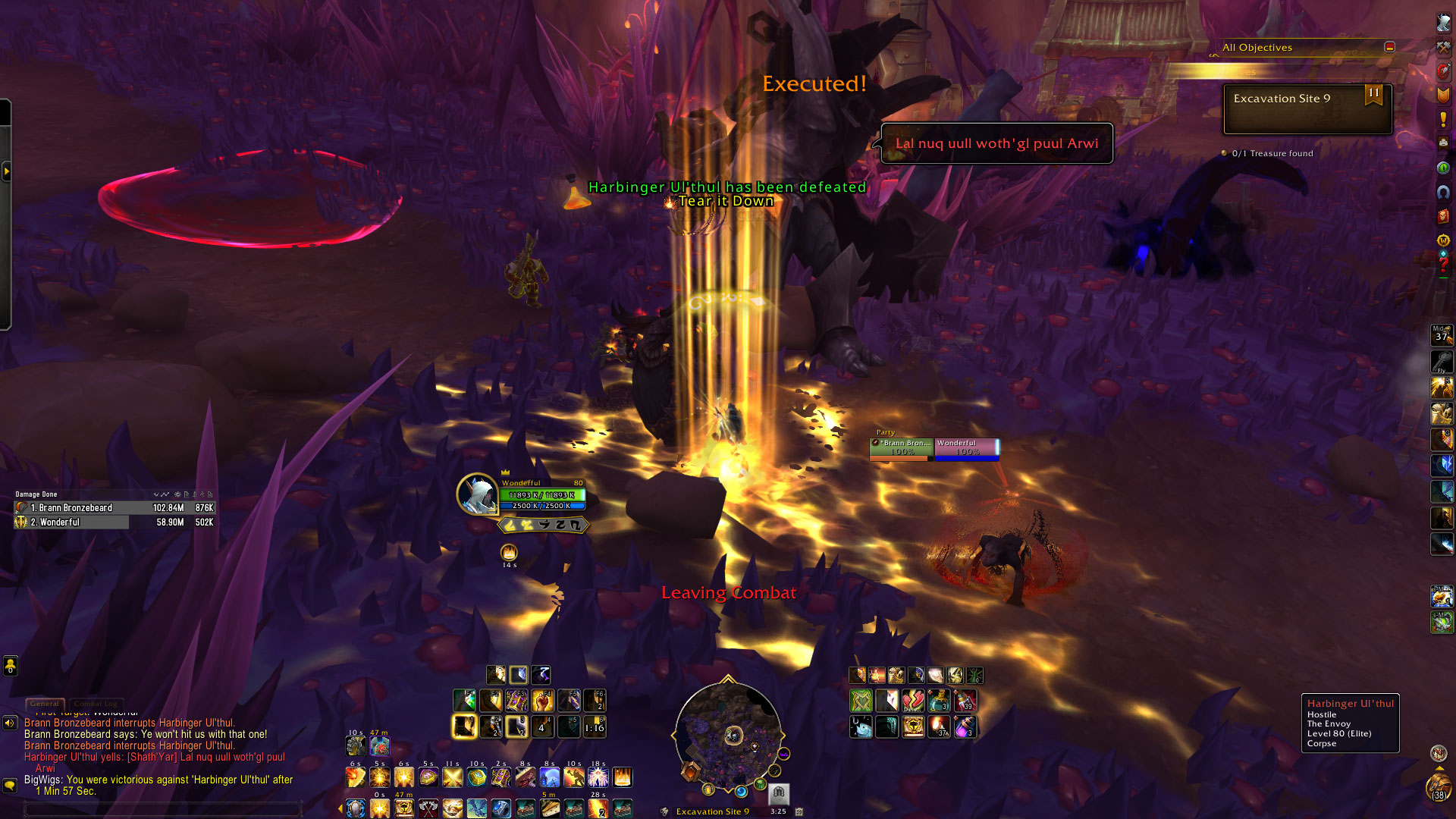
Task: Click the fish item icon
Action: pyautogui.click(x=861, y=727)
